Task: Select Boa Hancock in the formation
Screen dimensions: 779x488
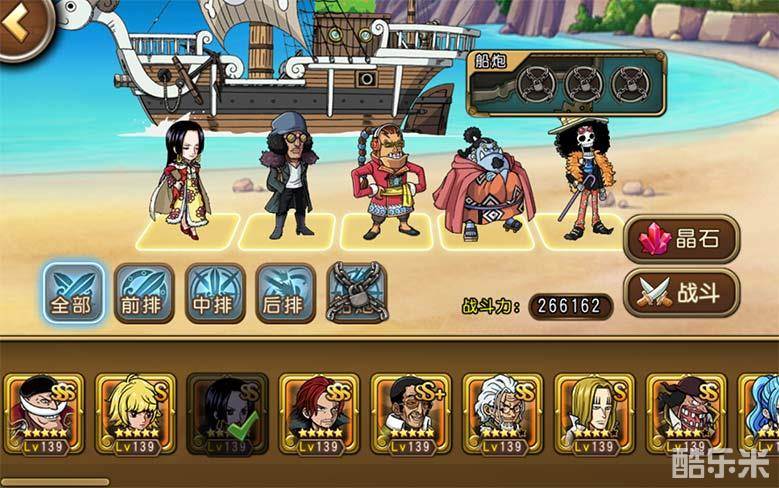Action: tap(182, 180)
